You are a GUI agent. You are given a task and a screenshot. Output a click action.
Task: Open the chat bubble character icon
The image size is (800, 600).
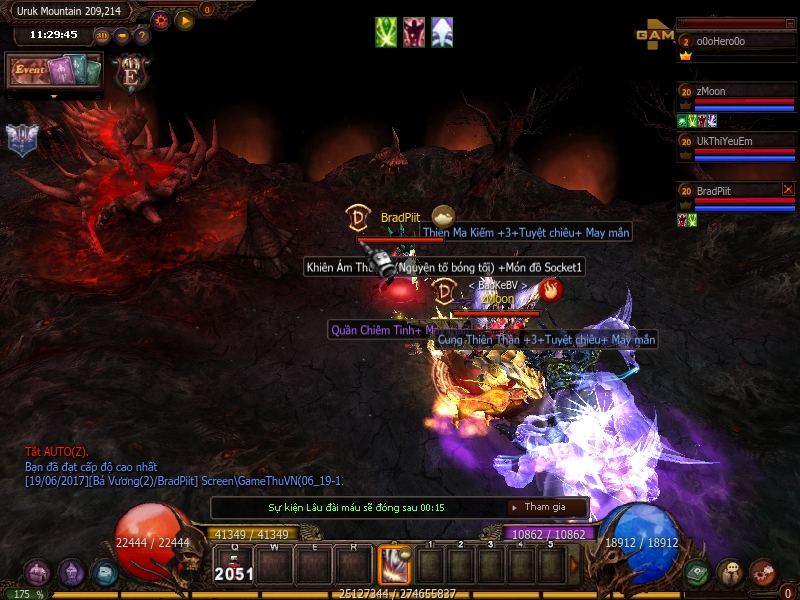point(730,572)
